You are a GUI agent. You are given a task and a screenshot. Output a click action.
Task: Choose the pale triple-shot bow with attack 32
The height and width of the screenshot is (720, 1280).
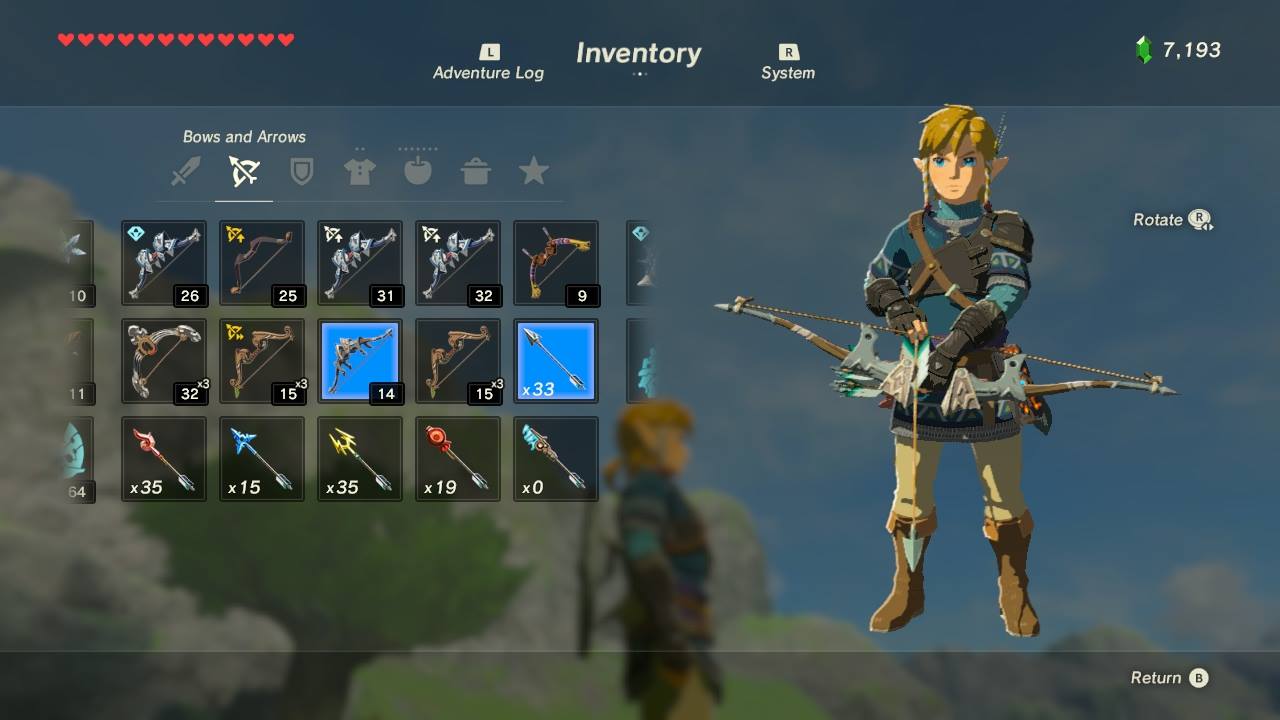pyautogui.click(x=164, y=361)
